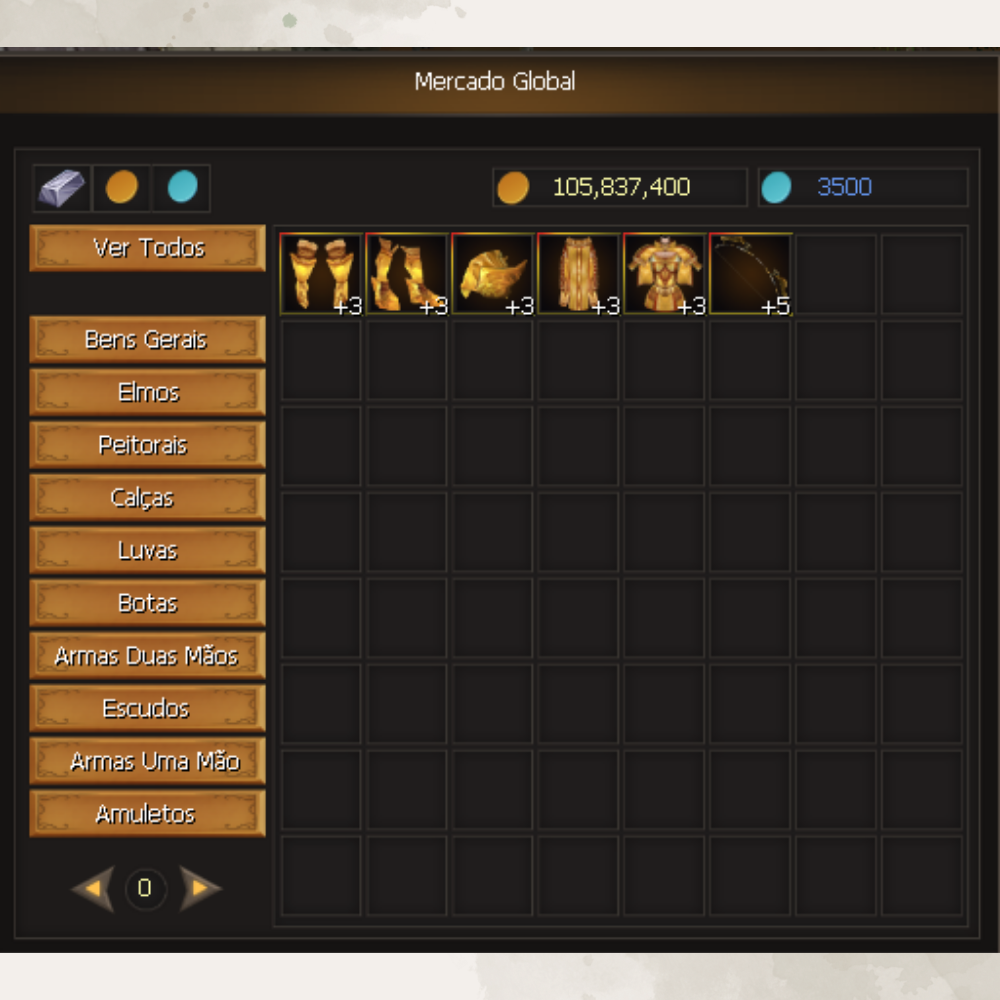The image size is (1000, 1000).
Task: Pick the golden boots +3 listing
Action: (x=407, y=275)
